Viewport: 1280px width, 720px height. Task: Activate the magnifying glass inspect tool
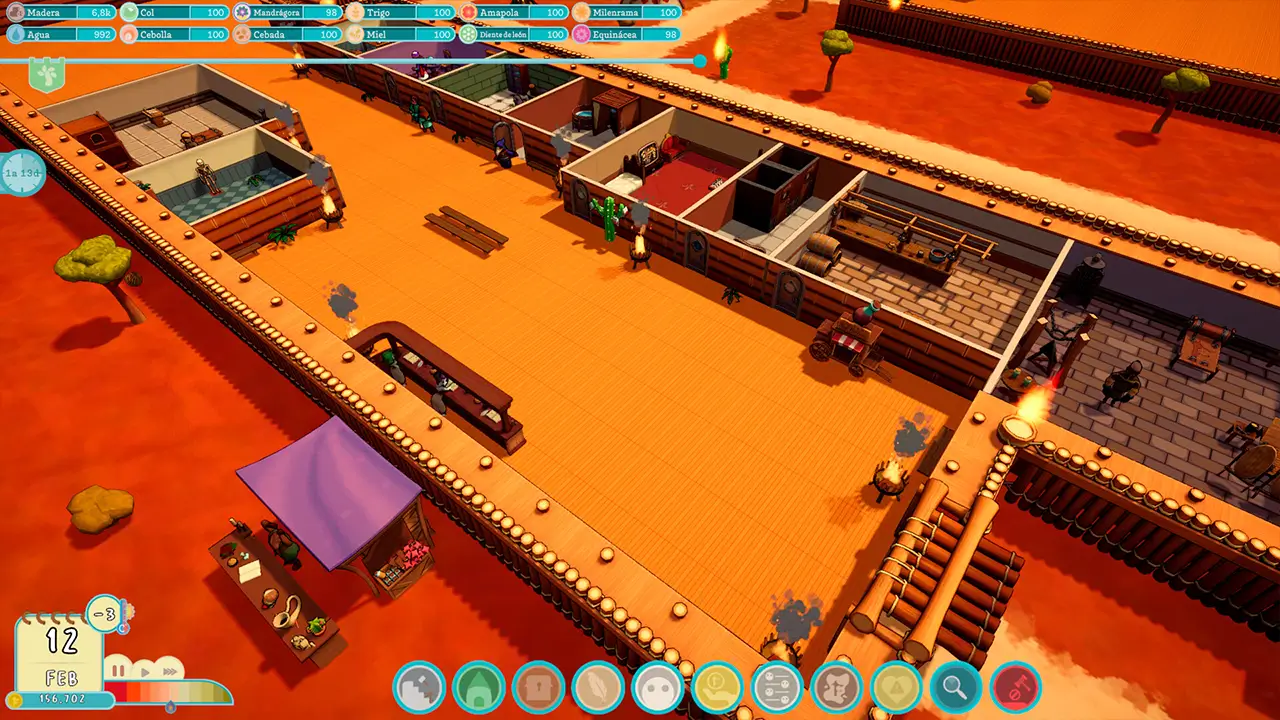tap(956, 688)
